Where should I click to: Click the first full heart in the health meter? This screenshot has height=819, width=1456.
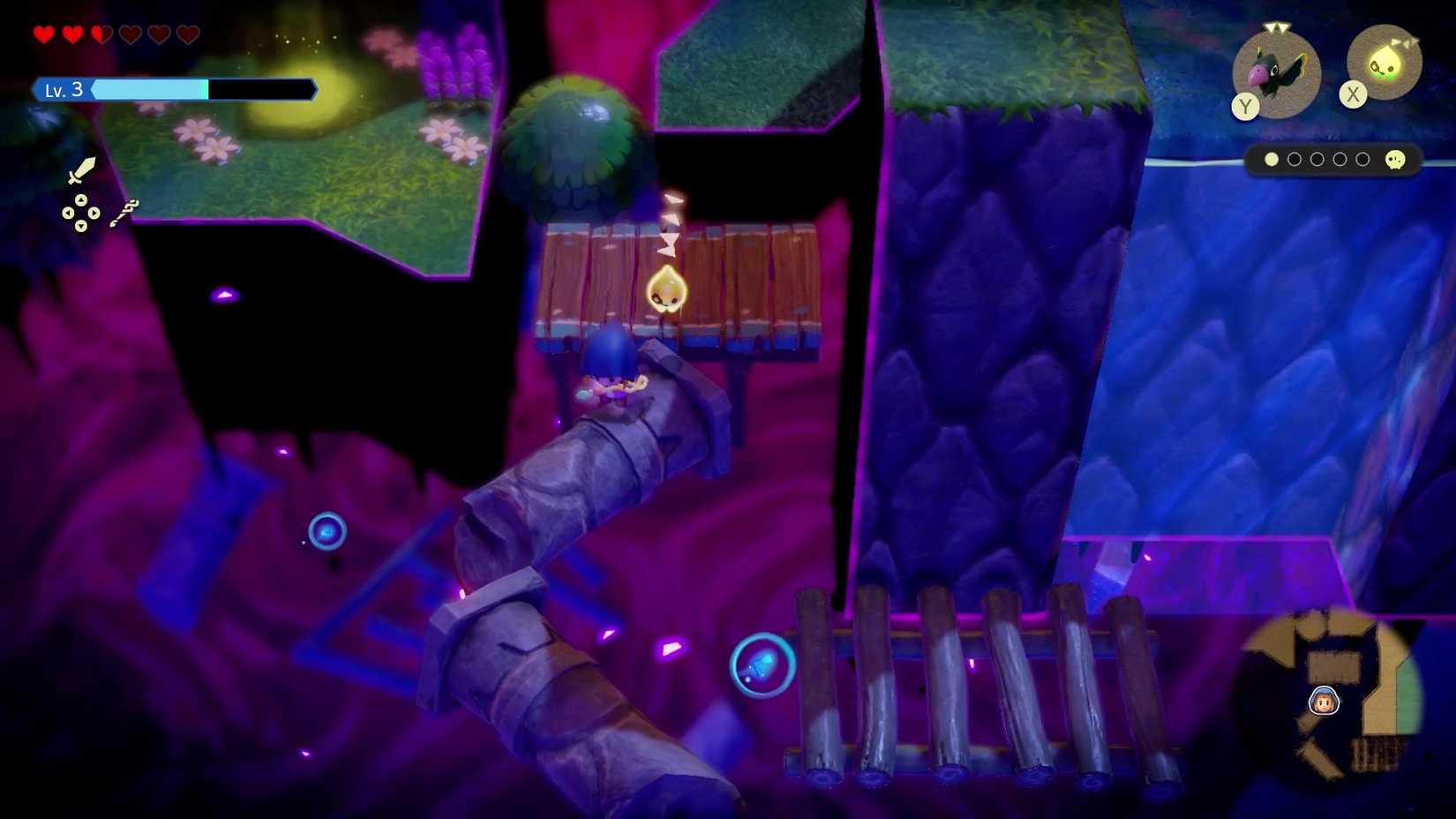(45, 34)
